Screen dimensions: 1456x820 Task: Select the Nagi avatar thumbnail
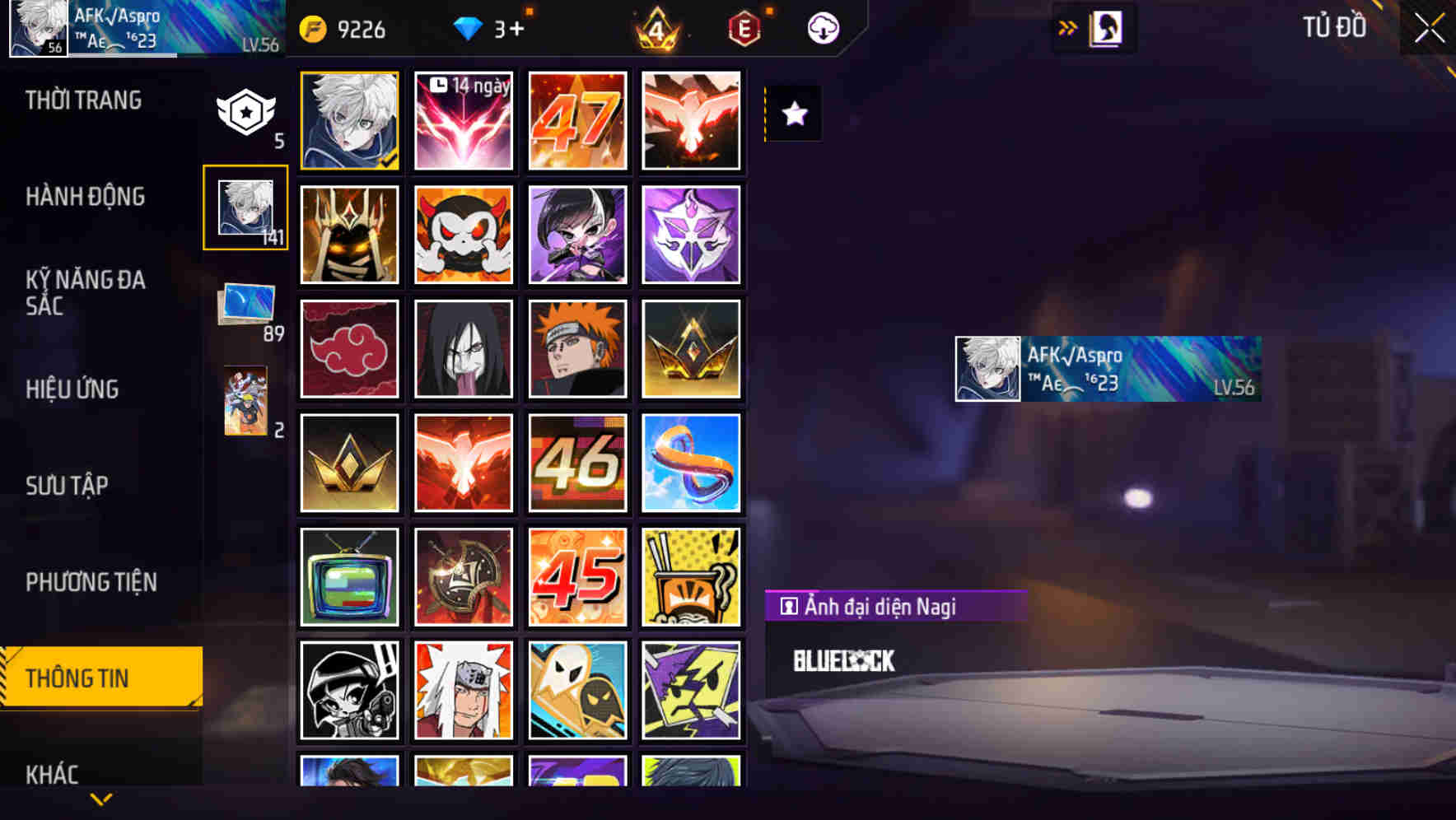tap(349, 119)
